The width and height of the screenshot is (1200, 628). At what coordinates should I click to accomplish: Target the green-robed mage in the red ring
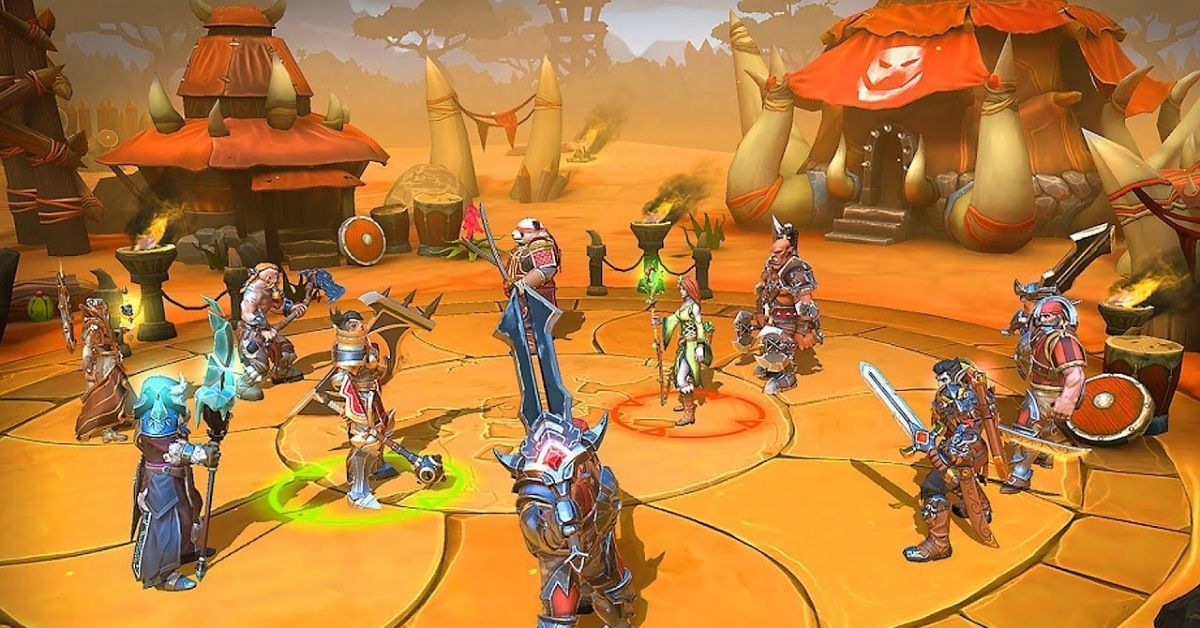(685, 340)
